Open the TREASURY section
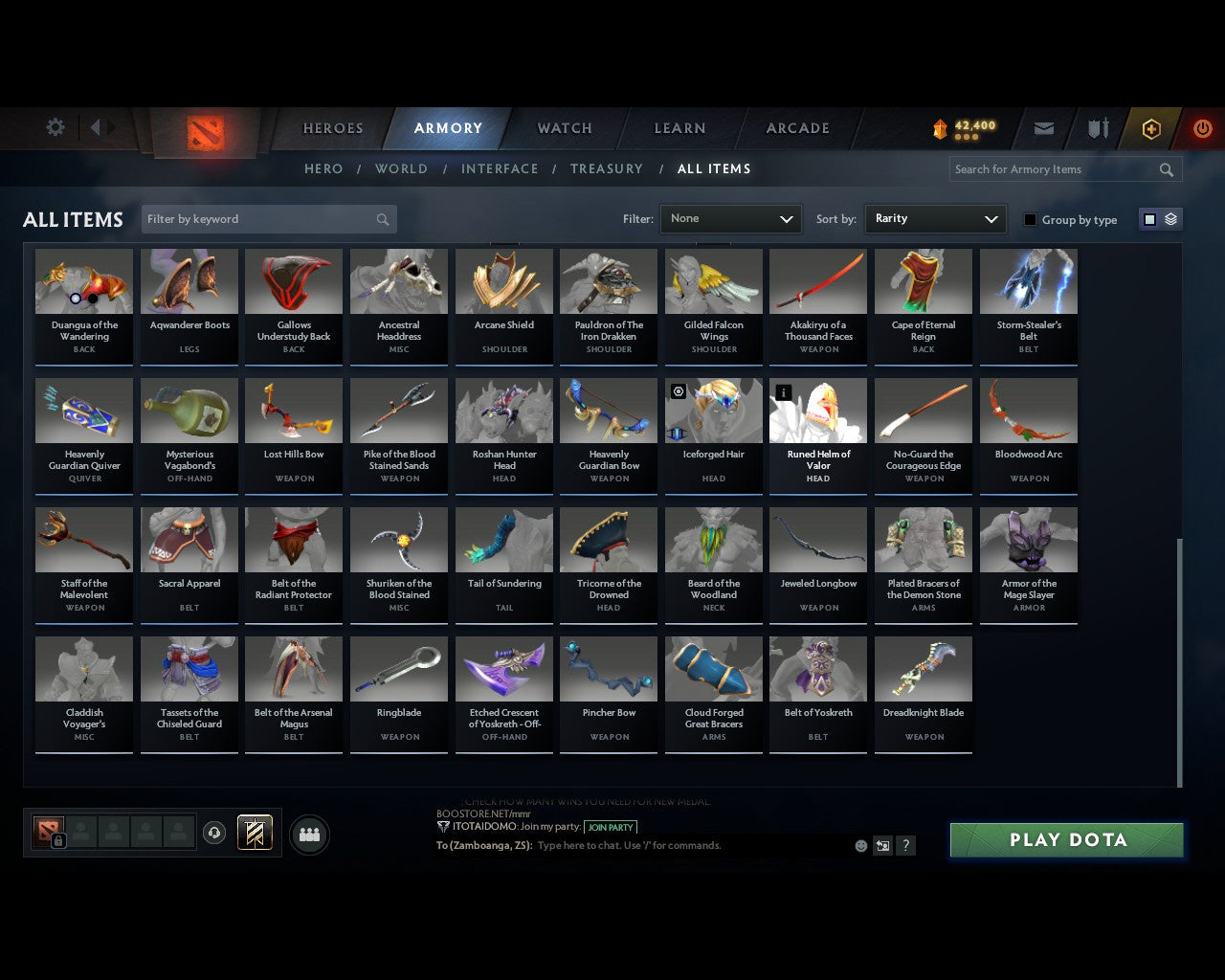 pyautogui.click(x=607, y=168)
